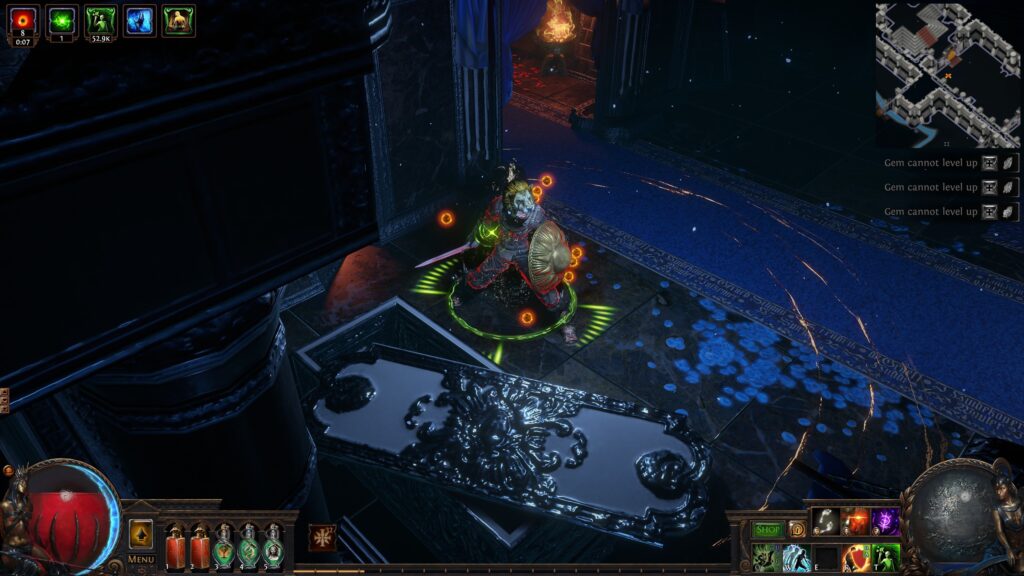The height and width of the screenshot is (576, 1024).
Task: Click the golden up-arrow icon above Menu
Action: [141, 534]
